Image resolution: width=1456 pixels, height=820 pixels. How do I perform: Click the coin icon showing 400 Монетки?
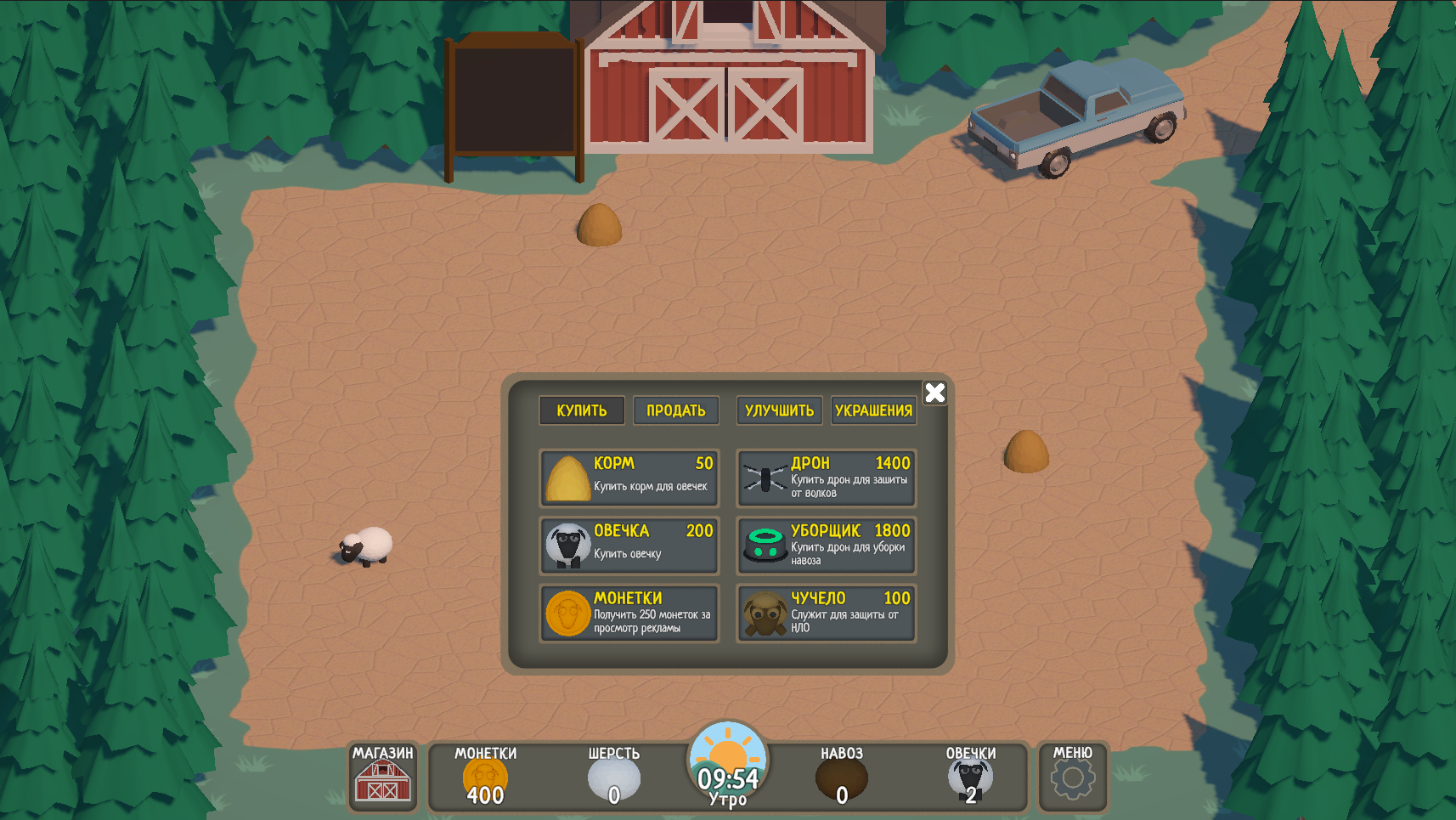(485, 776)
